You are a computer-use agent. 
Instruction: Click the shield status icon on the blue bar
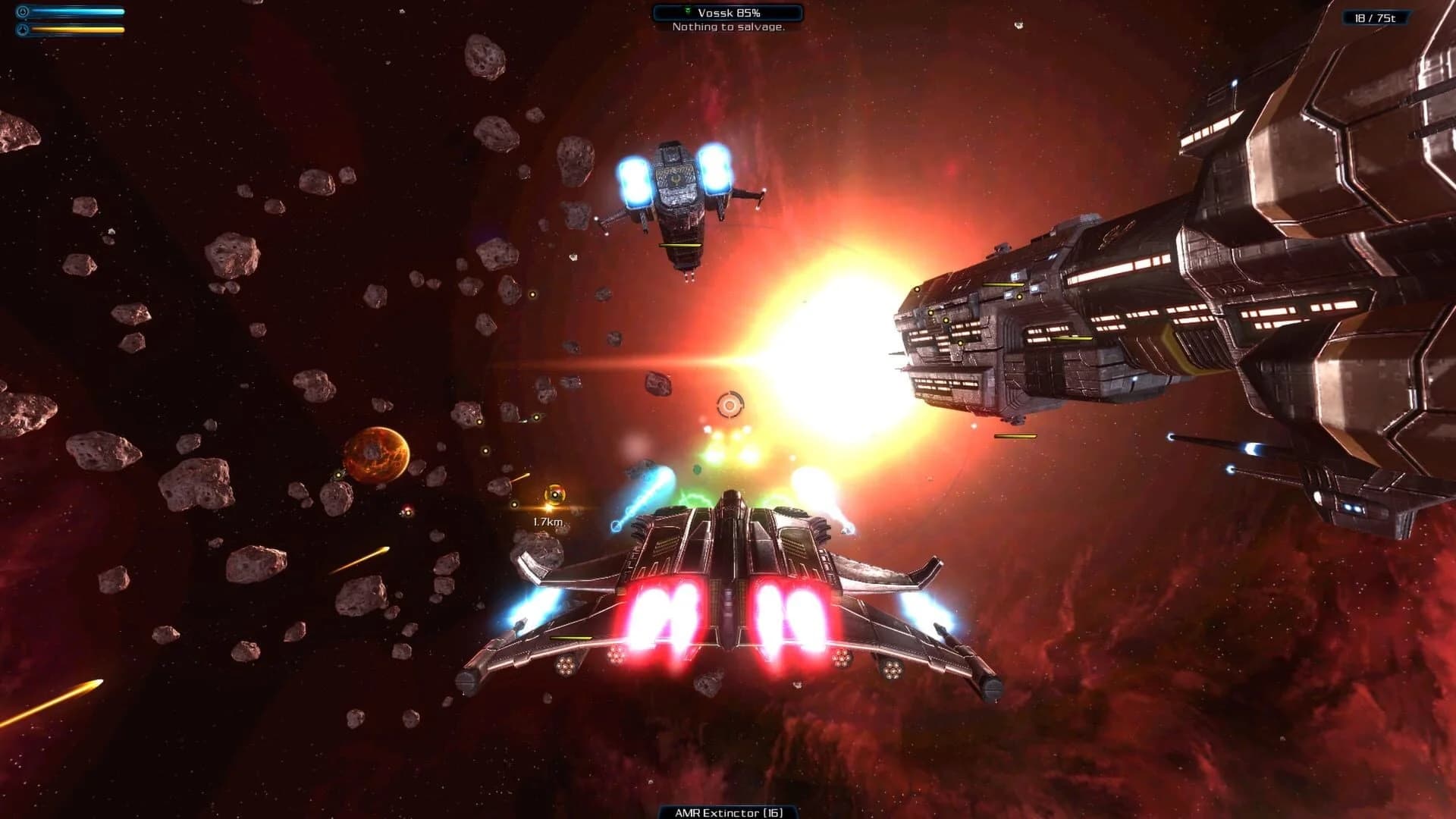[x=23, y=11]
